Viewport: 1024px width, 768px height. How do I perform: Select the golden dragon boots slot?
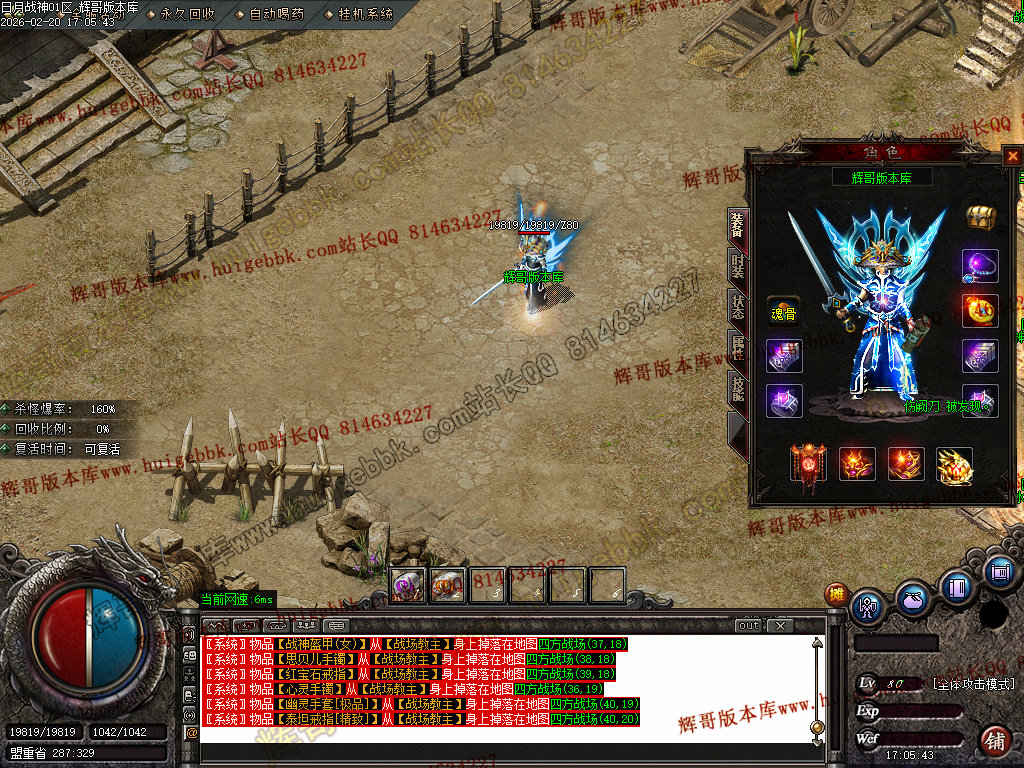(x=954, y=464)
